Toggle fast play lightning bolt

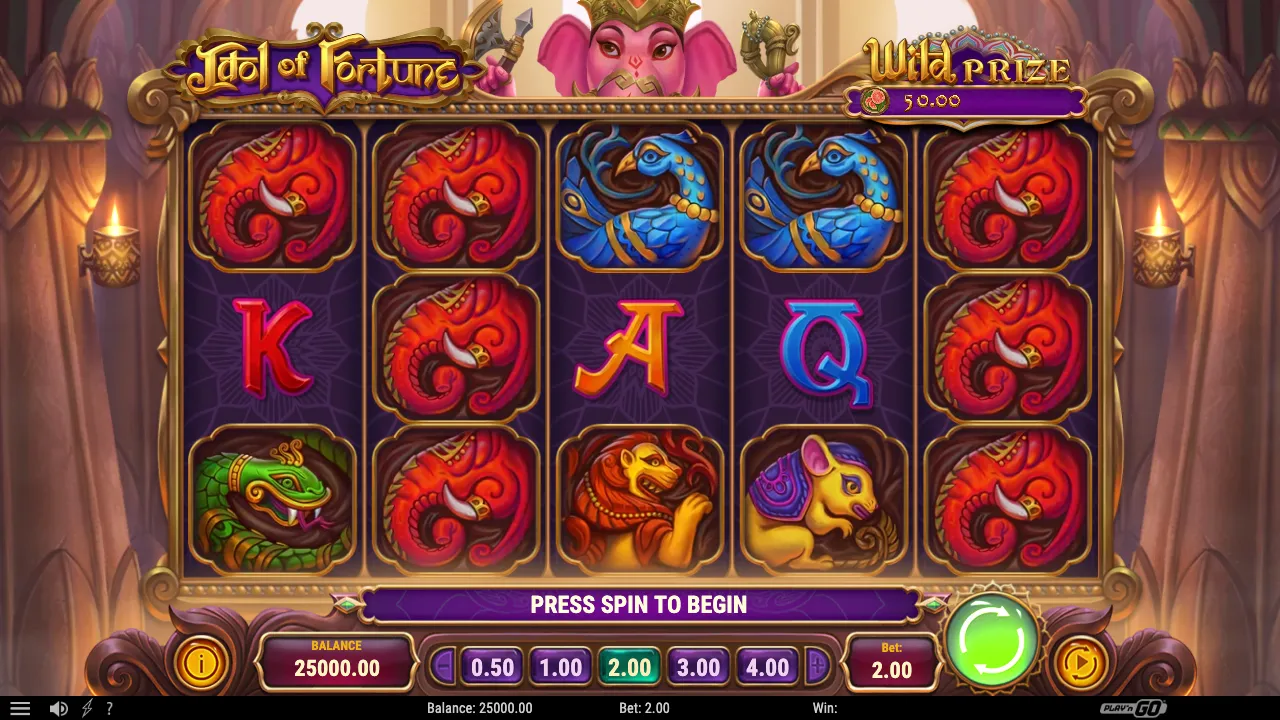tap(87, 708)
